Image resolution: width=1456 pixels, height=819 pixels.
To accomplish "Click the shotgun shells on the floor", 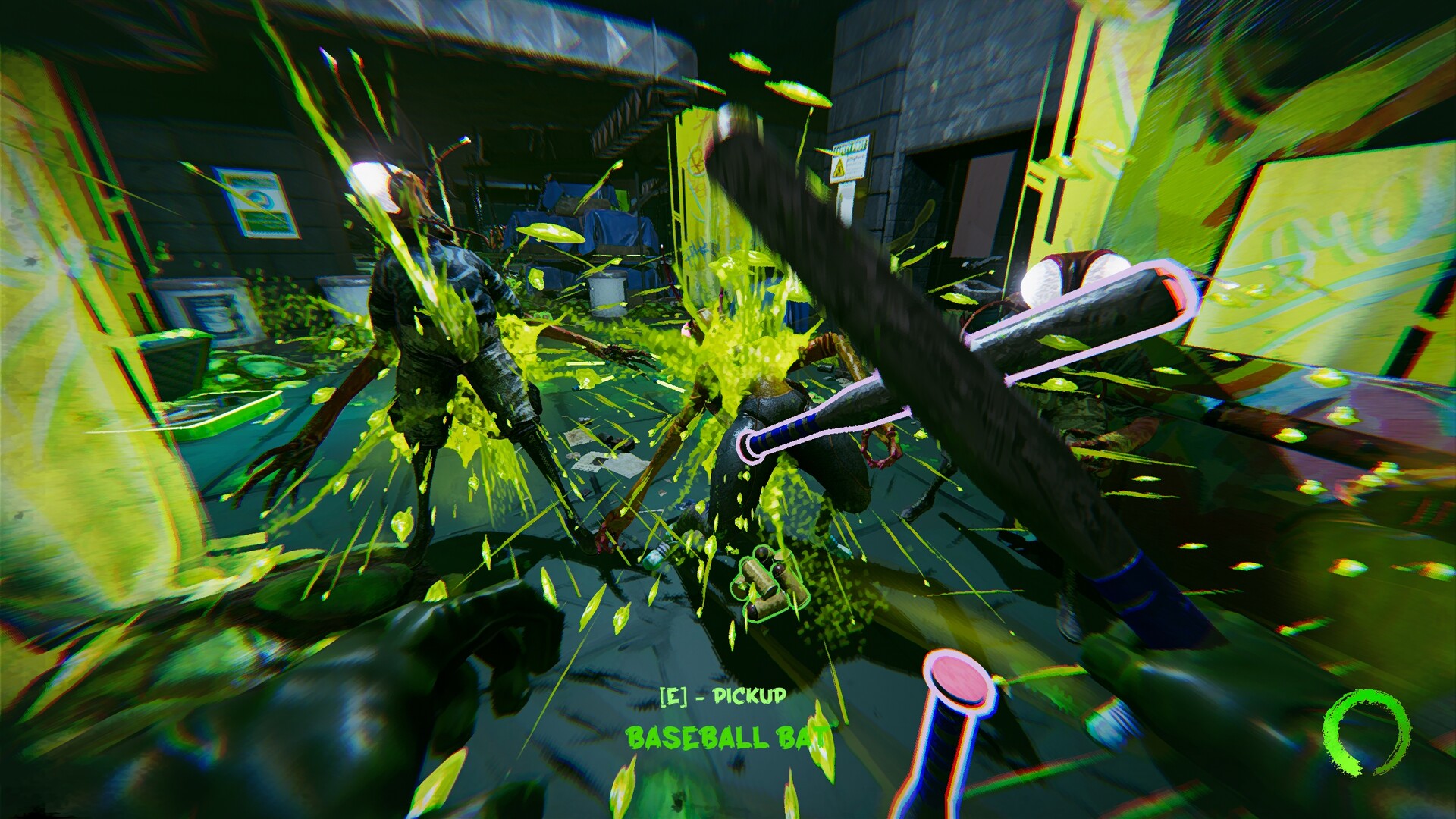I will [771, 582].
